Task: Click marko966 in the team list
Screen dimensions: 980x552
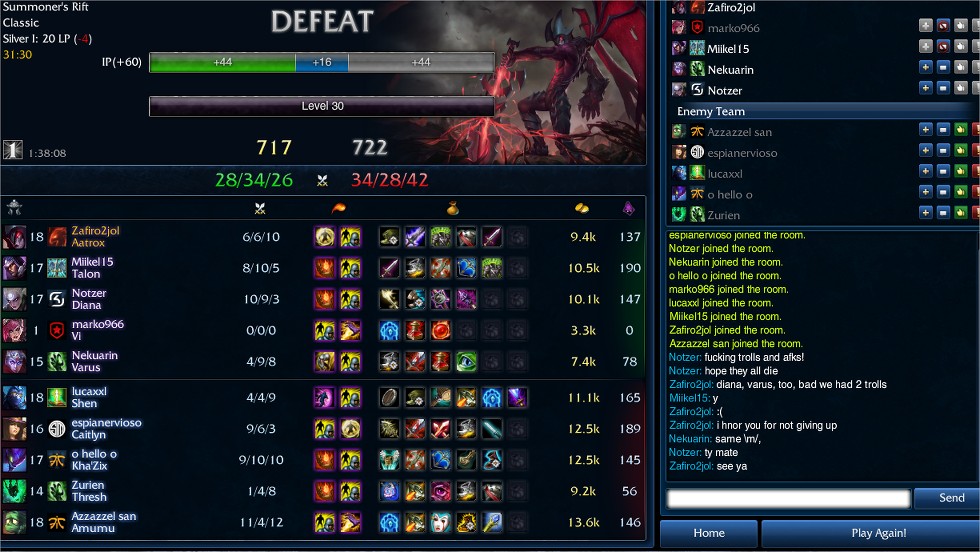Action: 733,28
